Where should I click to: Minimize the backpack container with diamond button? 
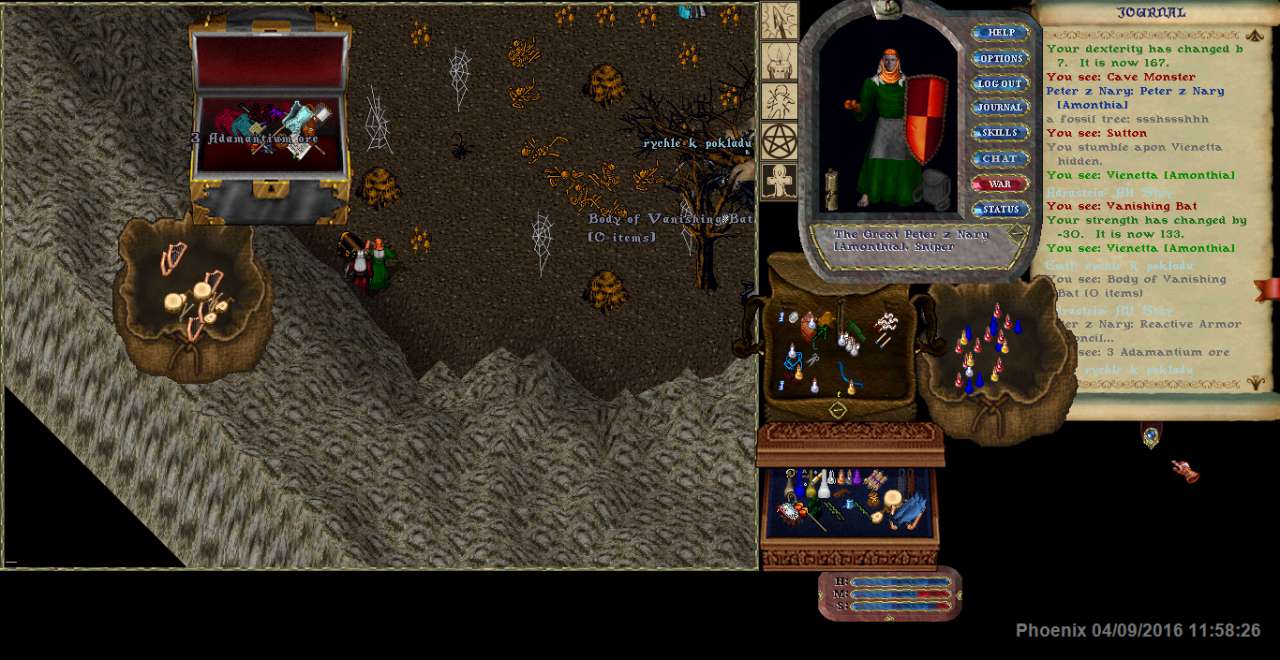[x=838, y=409]
